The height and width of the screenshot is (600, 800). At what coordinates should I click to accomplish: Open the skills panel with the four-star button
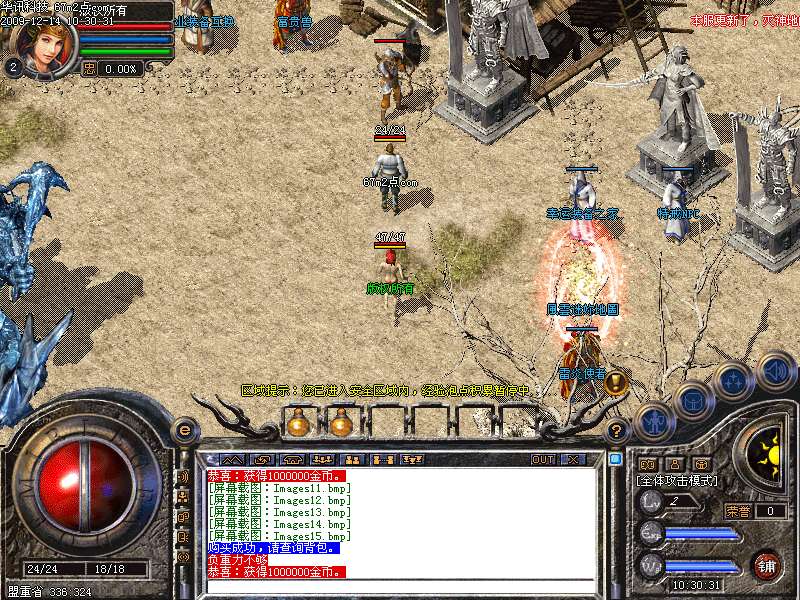pos(734,381)
